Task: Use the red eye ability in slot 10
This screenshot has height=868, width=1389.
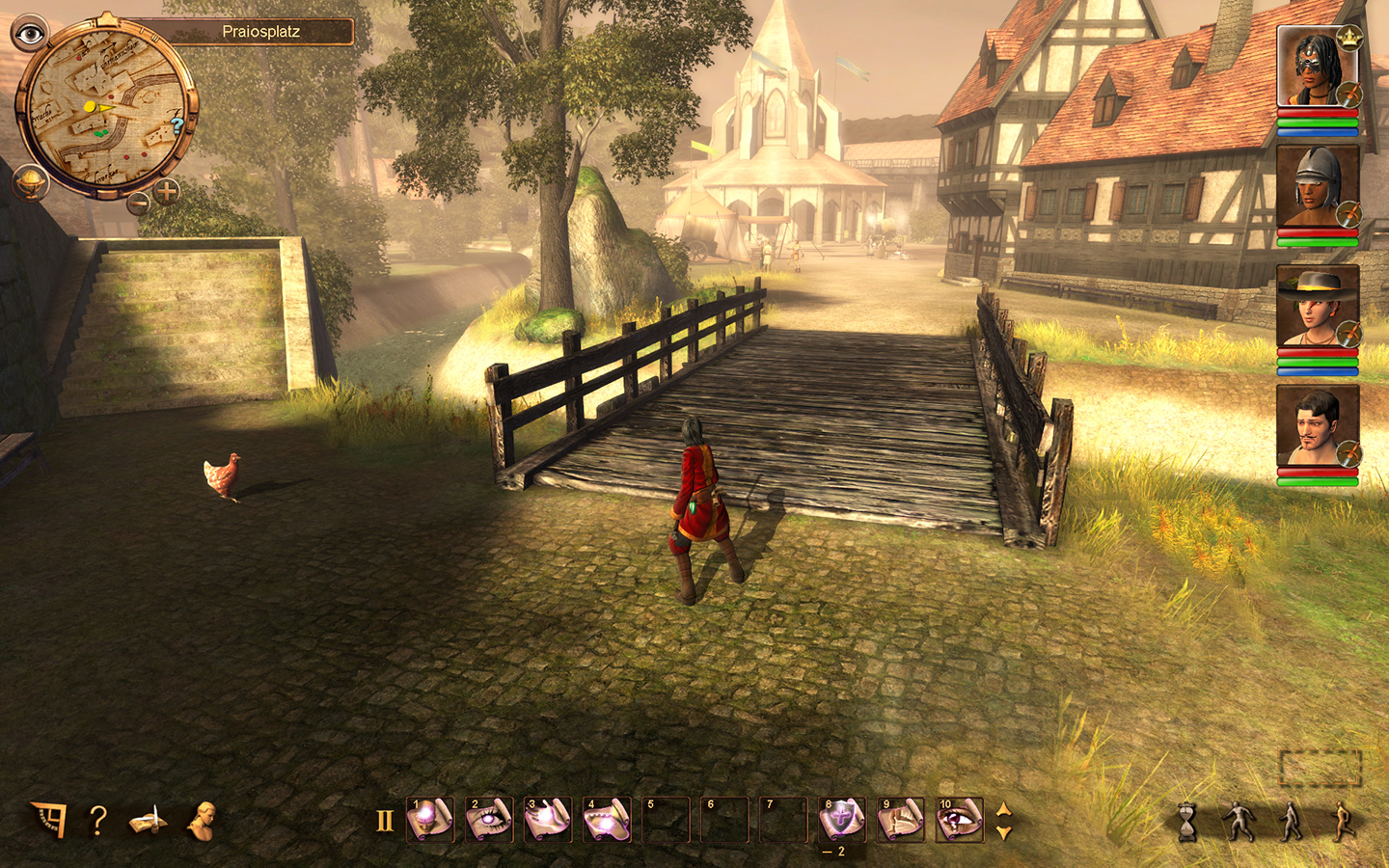Action: [x=960, y=820]
